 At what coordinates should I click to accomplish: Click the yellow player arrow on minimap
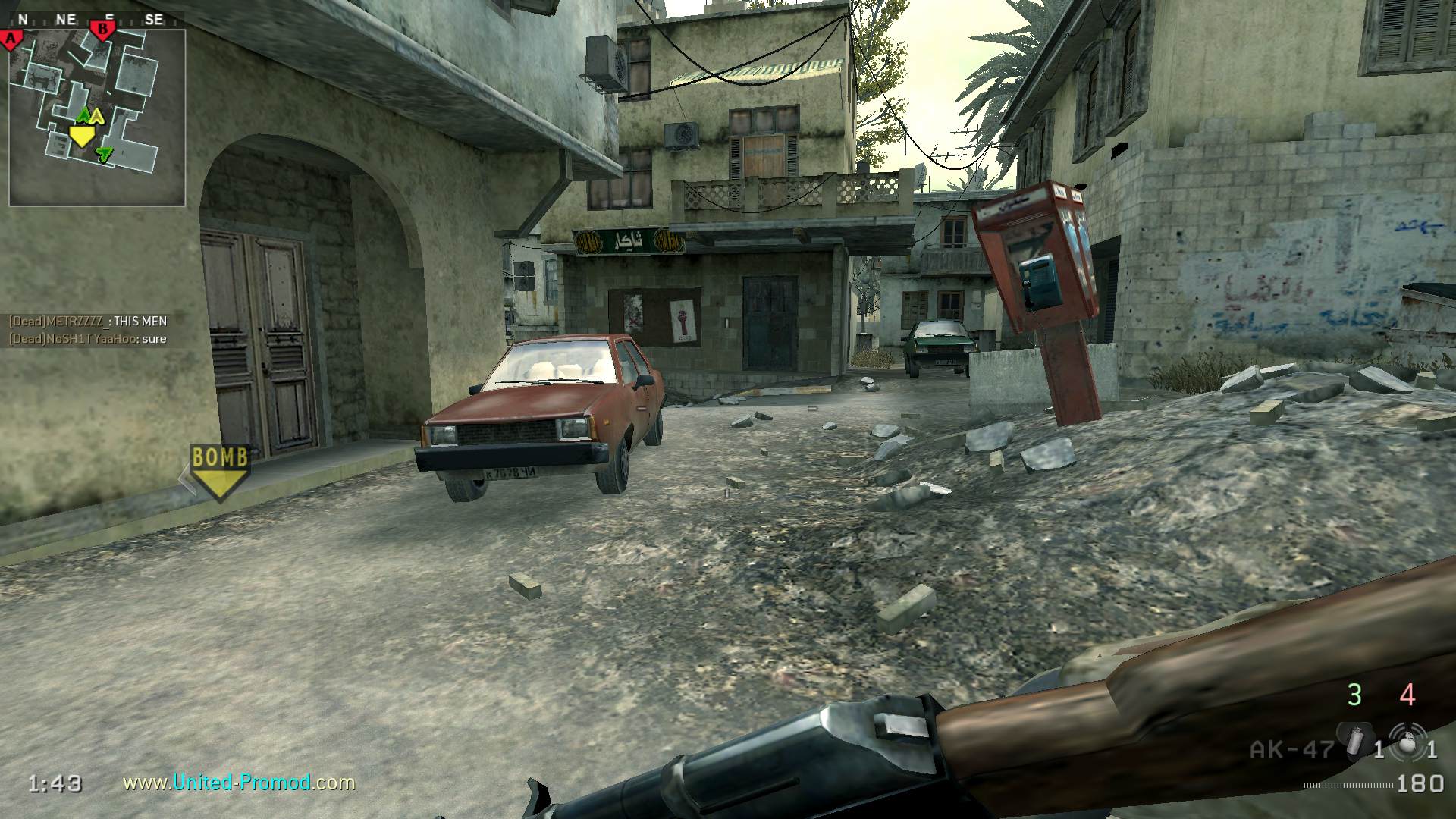pos(81,136)
